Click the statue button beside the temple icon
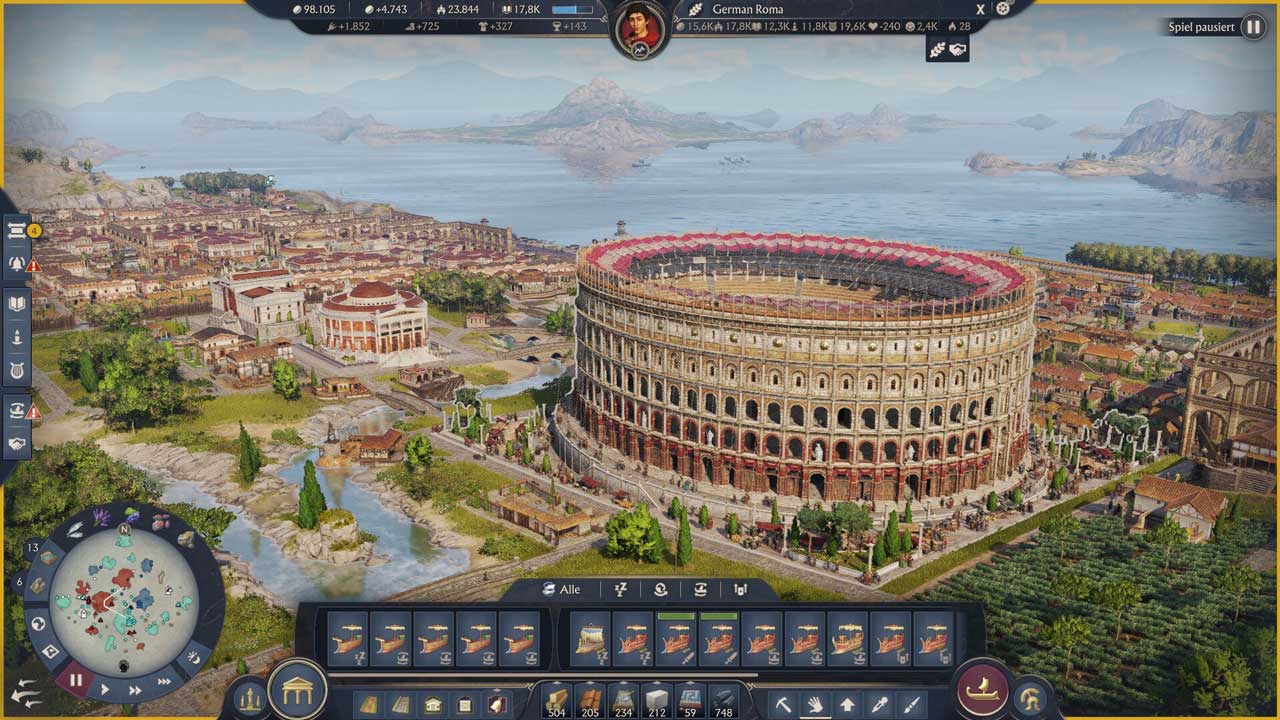The image size is (1280, 720). 248,698
